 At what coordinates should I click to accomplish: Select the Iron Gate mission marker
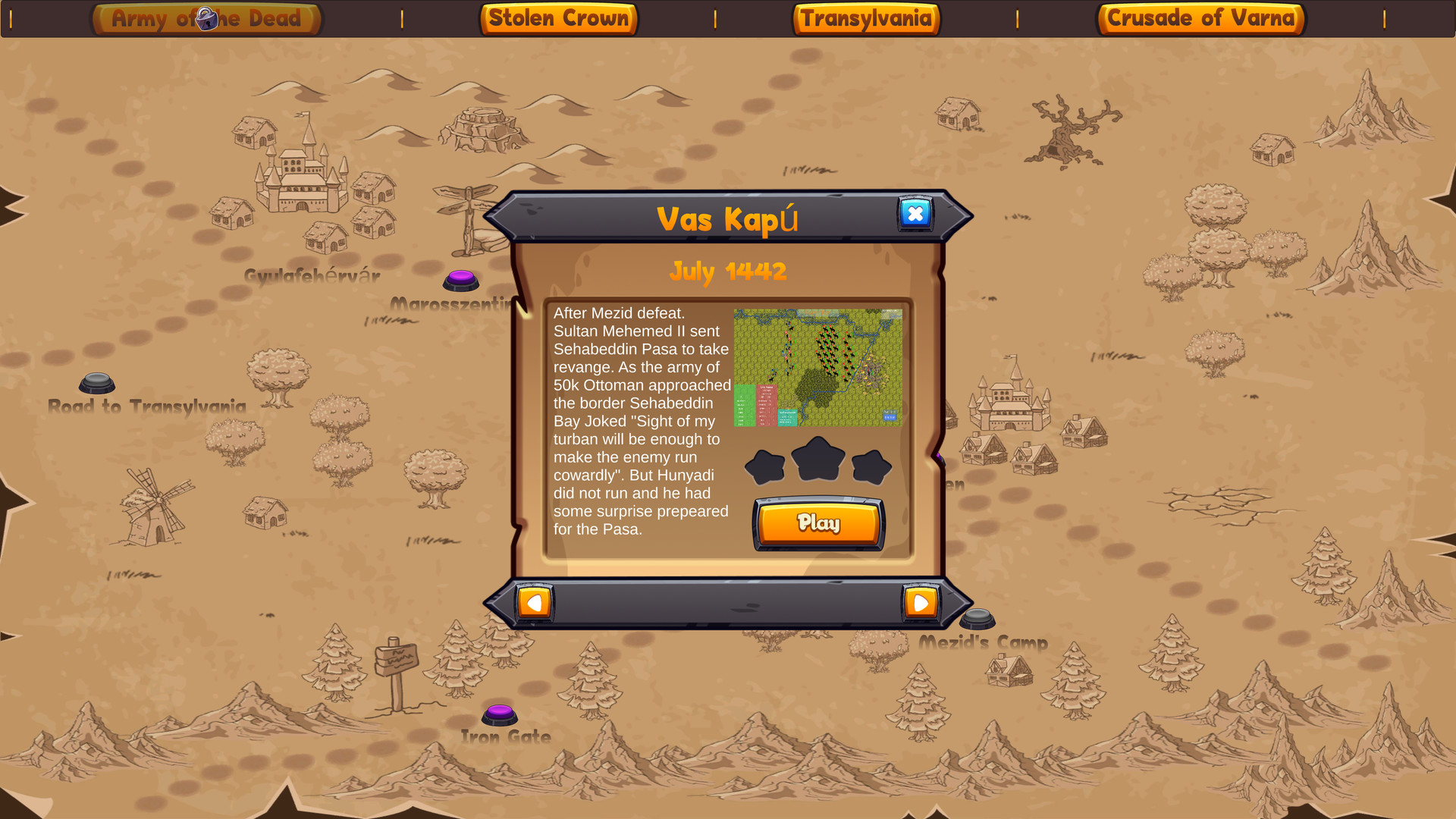(x=500, y=713)
